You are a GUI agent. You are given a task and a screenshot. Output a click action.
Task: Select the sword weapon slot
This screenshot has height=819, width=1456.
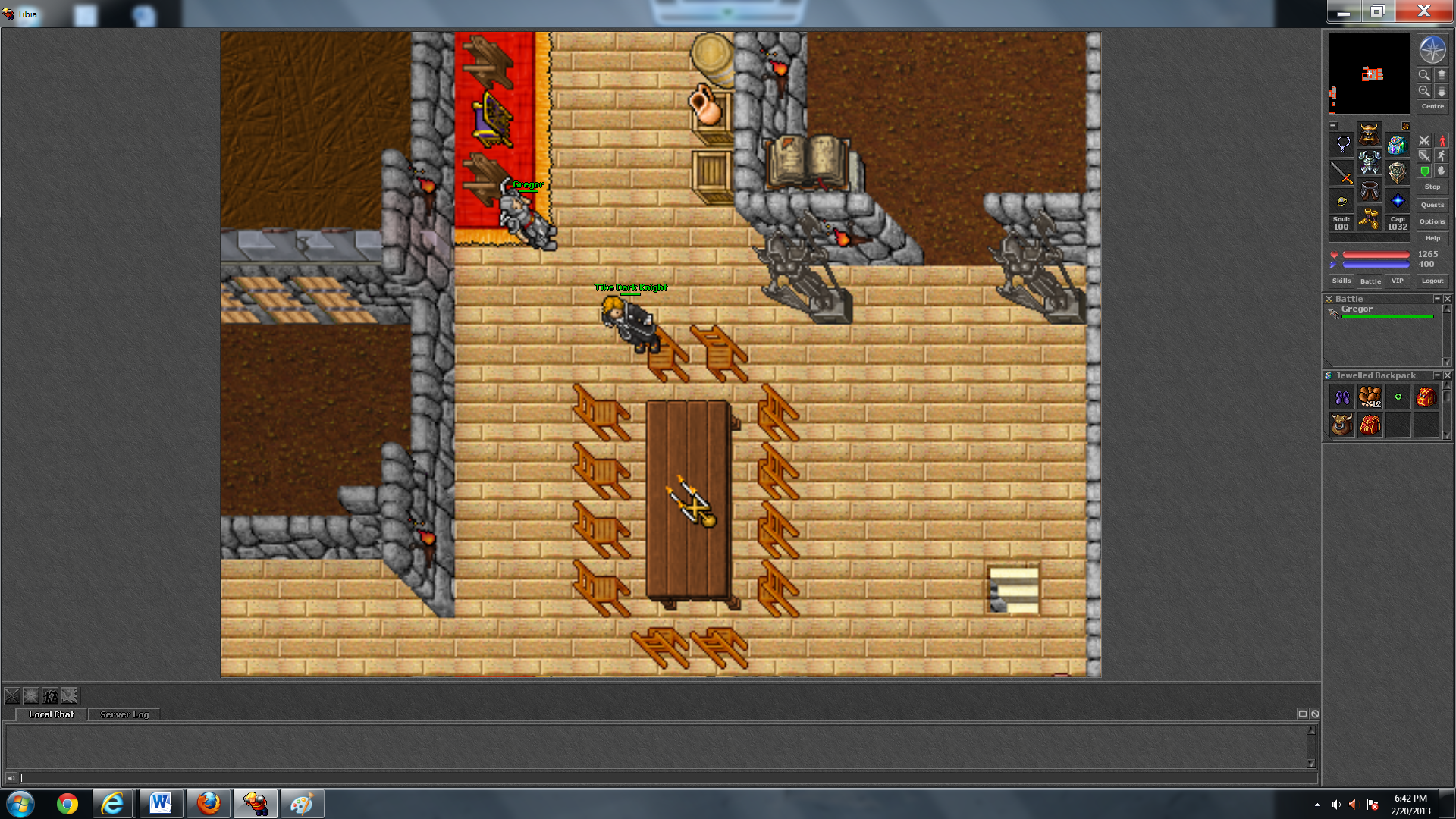1341,174
